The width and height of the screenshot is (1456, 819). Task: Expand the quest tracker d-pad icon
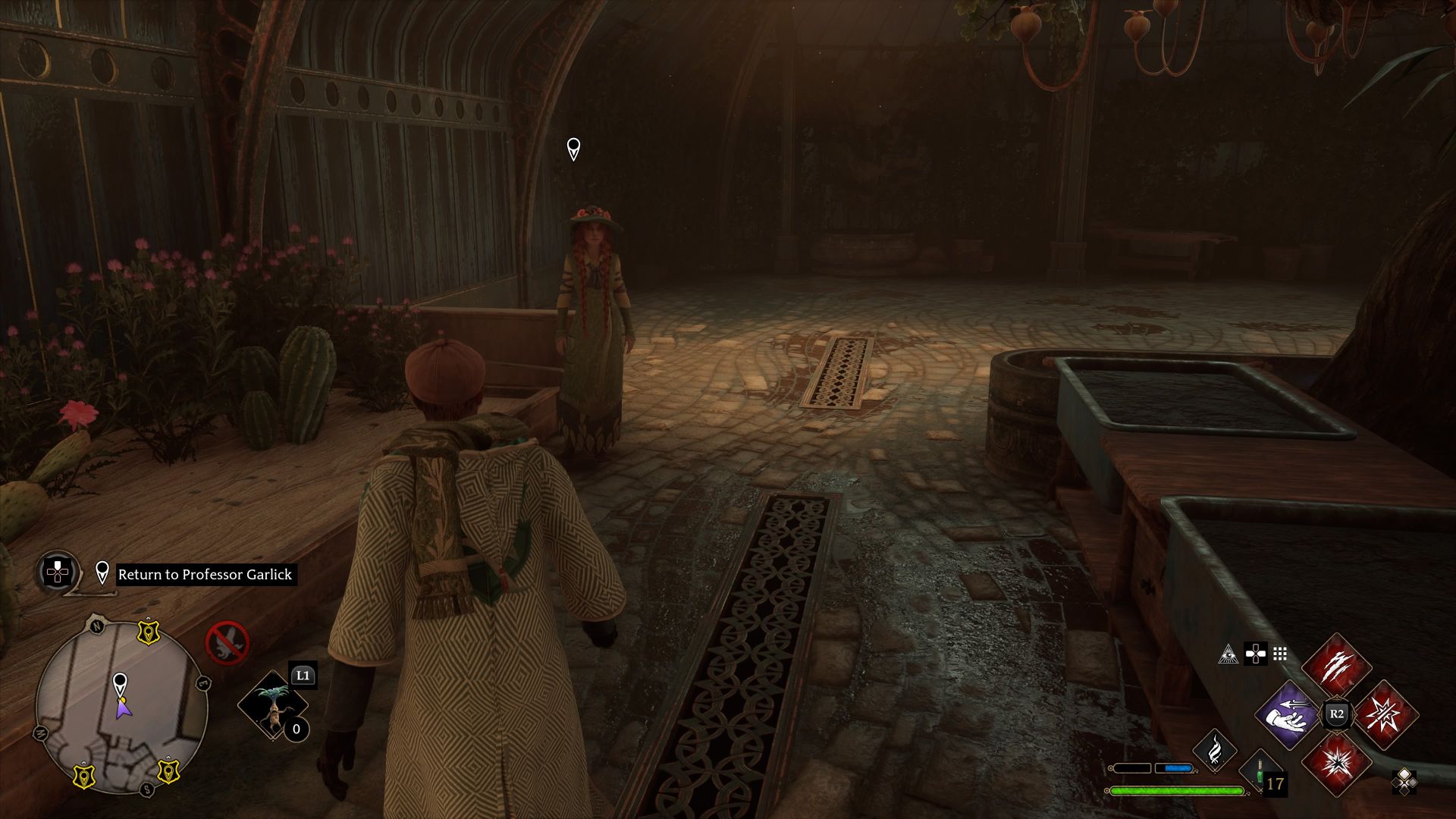[x=57, y=573]
